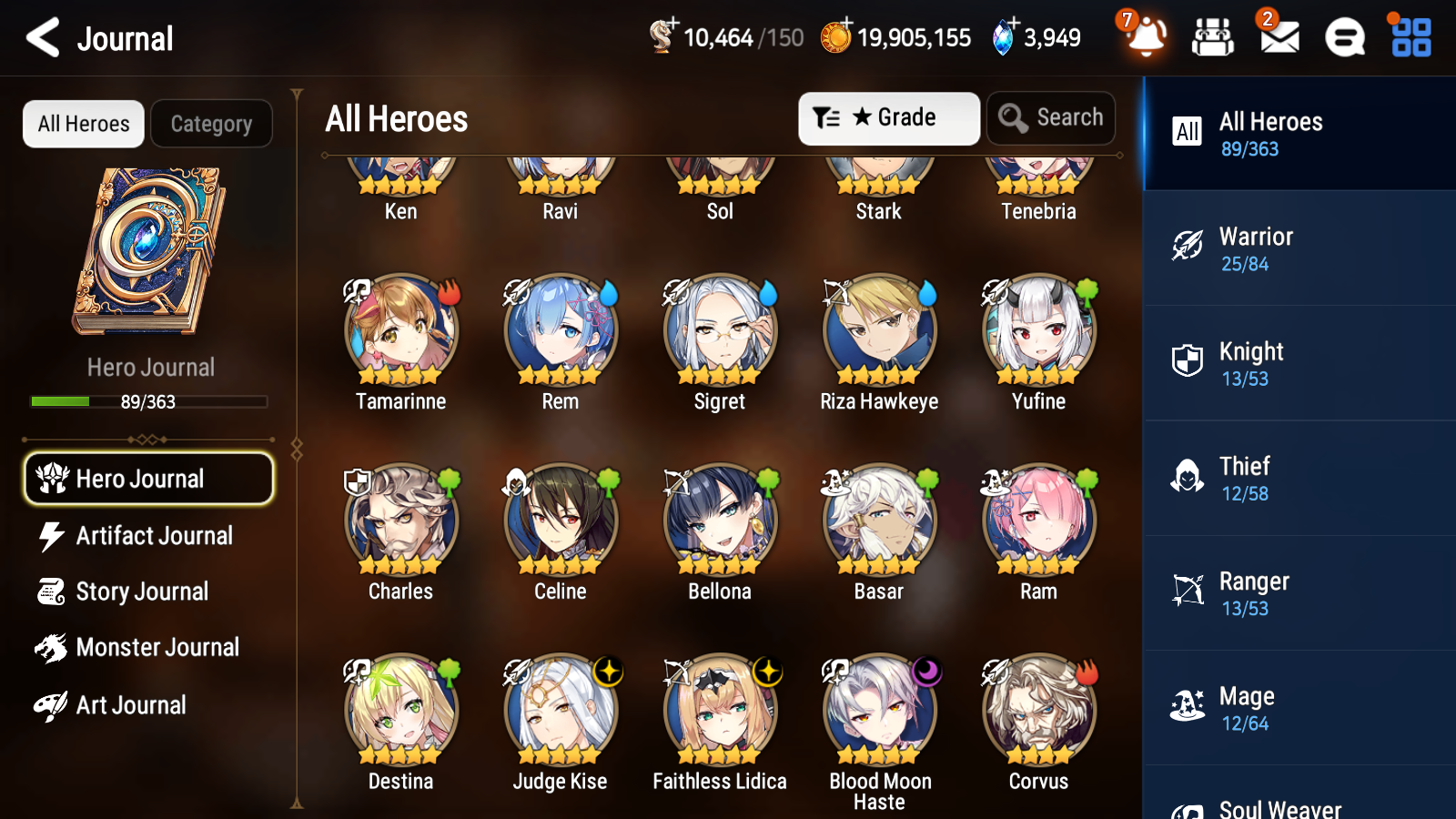Filter heroes by the Knight class
Viewport: 1456px width, 819px height.
click(1274, 362)
